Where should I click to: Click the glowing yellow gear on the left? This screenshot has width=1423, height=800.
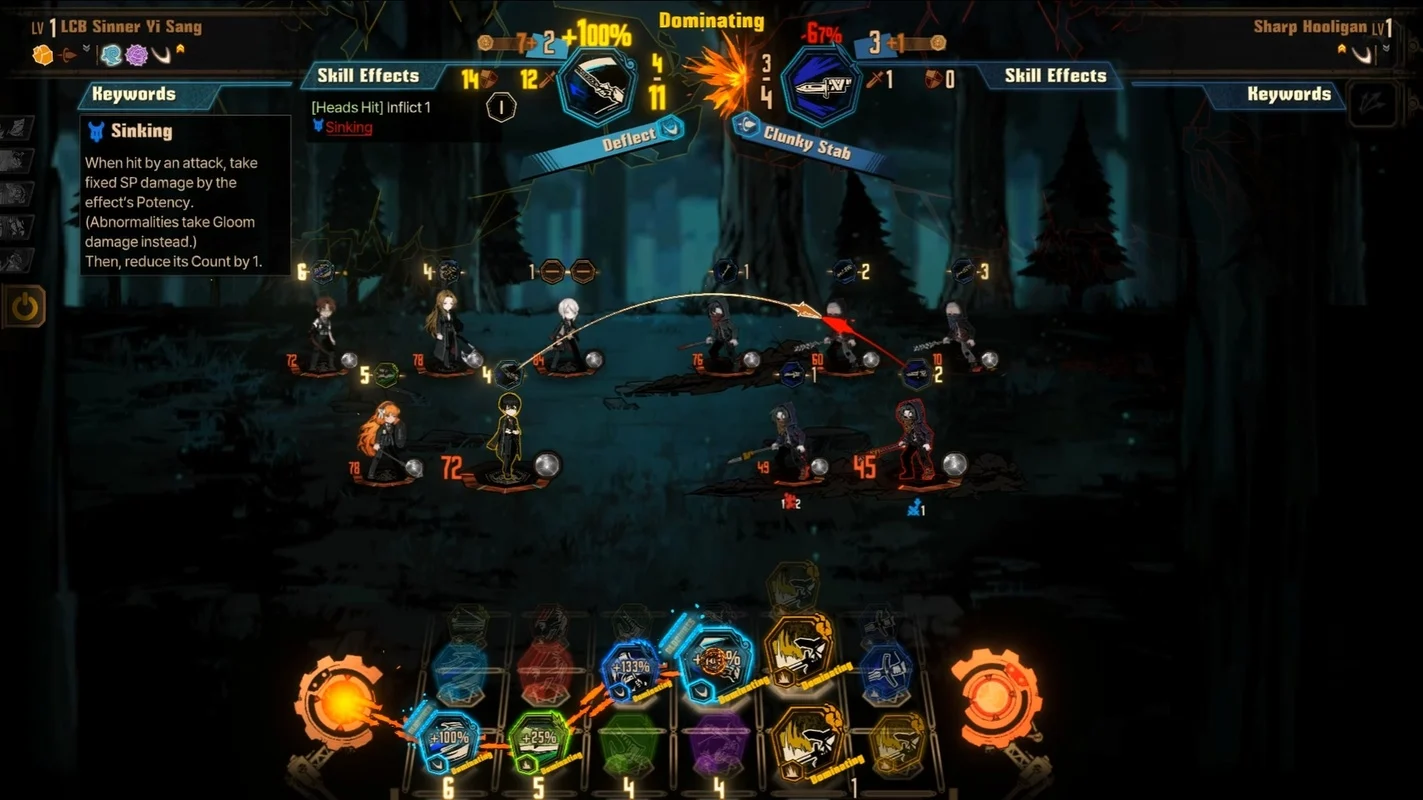[339, 702]
